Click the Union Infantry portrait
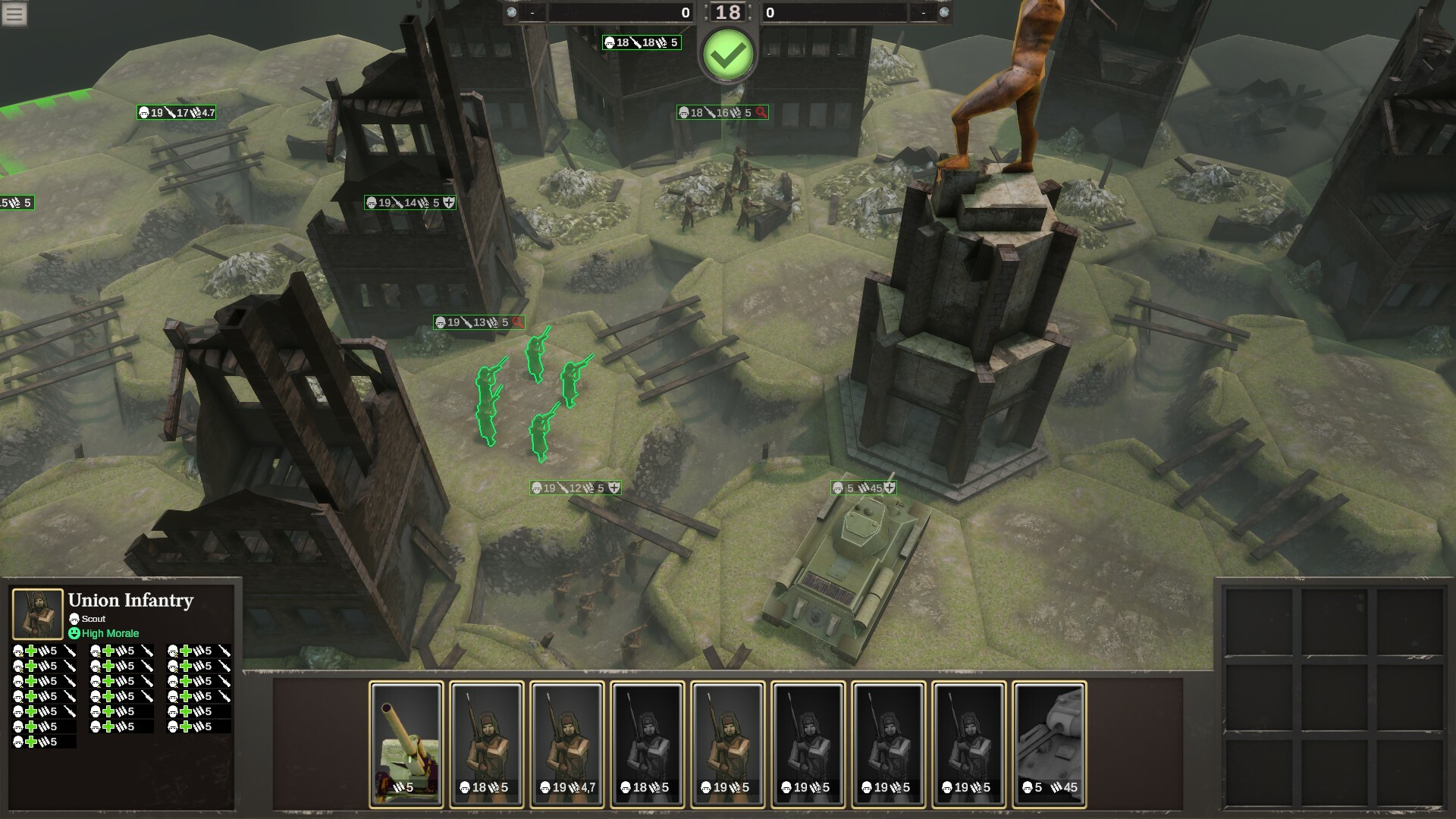The height and width of the screenshot is (819, 1456). pyautogui.click(x=37, y=613)
